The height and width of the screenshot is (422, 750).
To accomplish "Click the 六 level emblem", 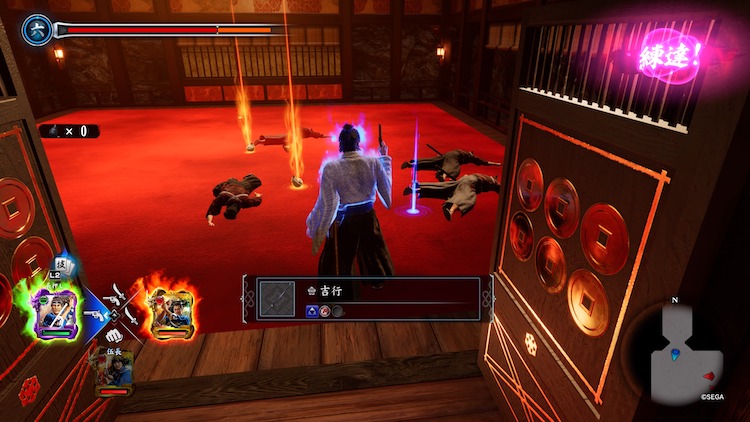I will pyautogui.click(x=36, y=28).
